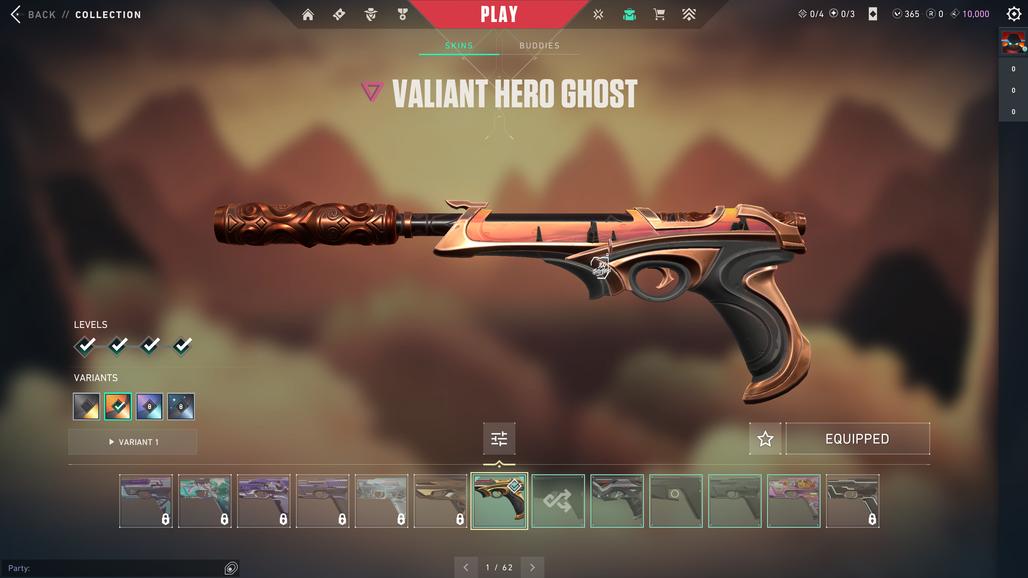The height and width of the screenshot is (578, 1028).
Task: Select the purple locked variant swatch
Action: click(149, 407)
